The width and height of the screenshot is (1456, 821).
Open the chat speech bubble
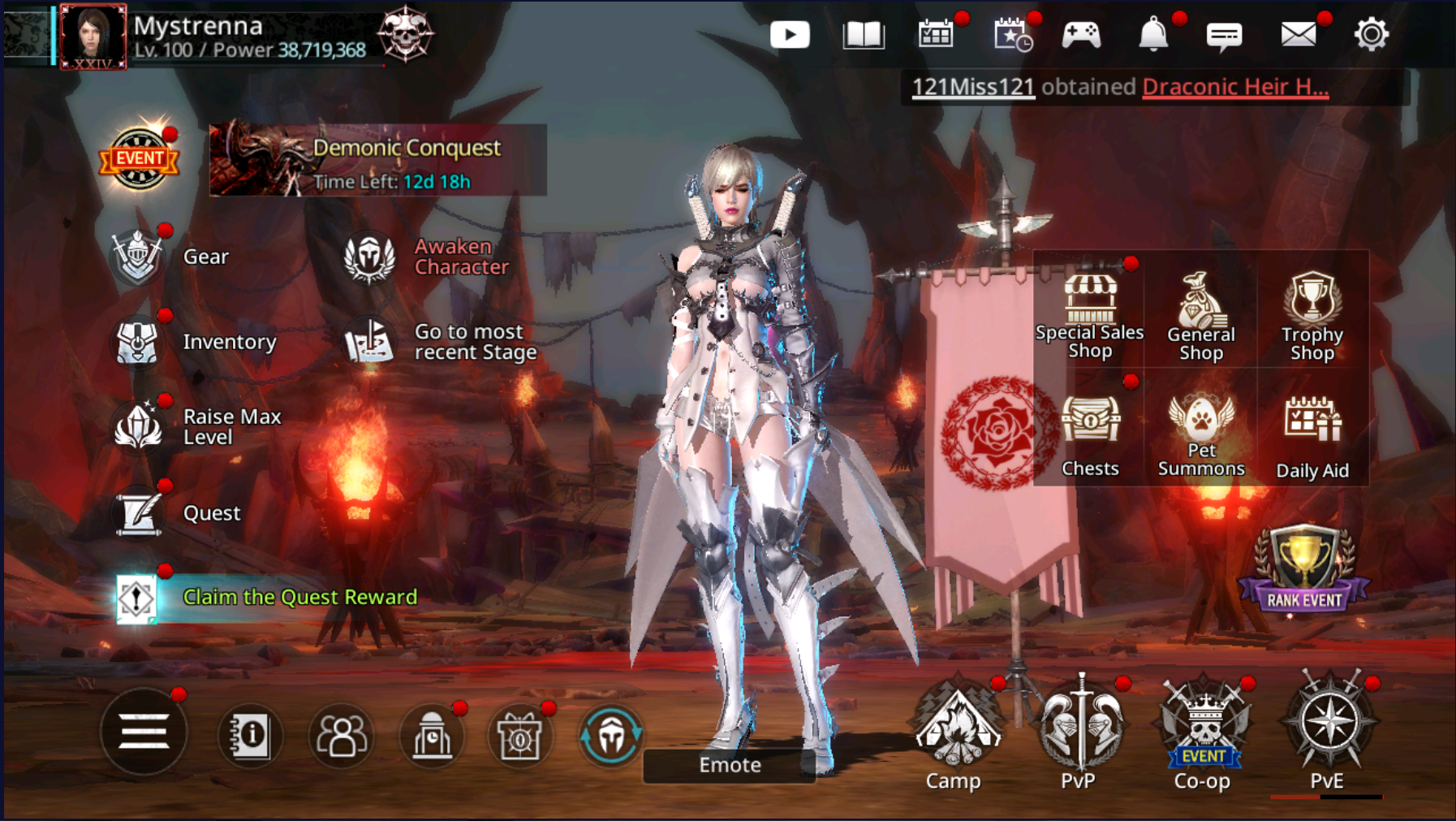coord(1224,36)
